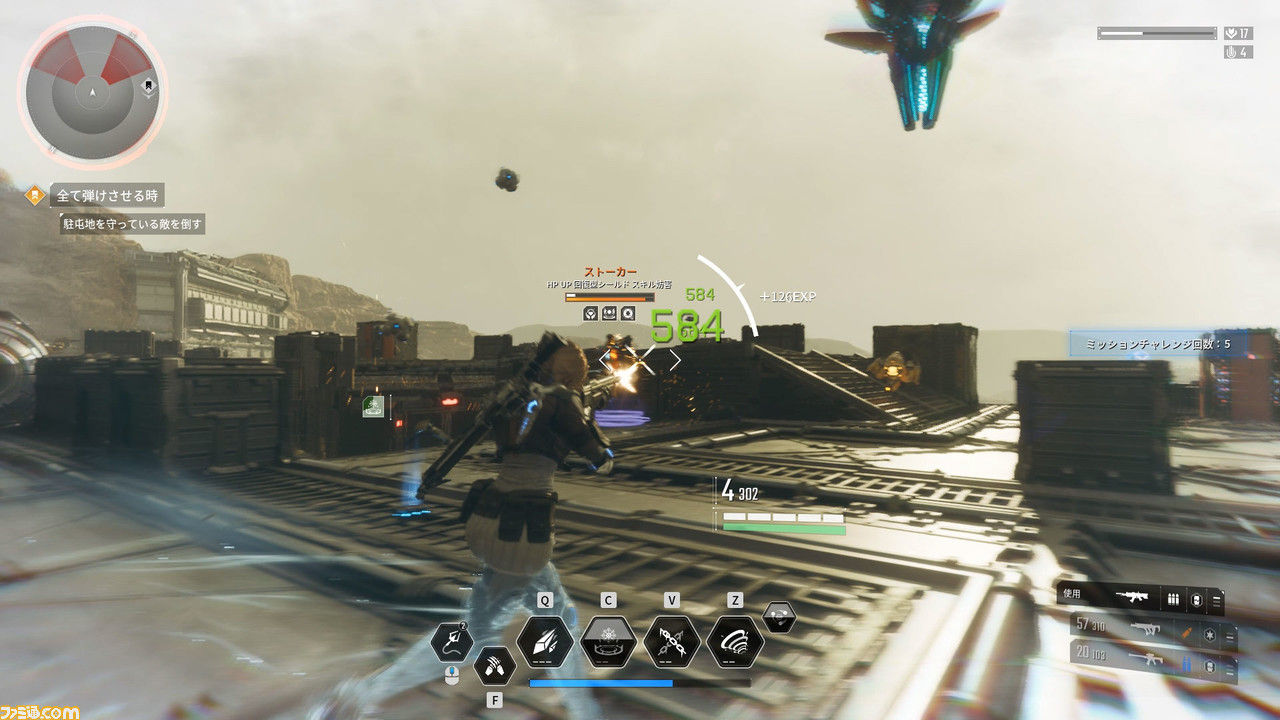Activate the crystal shard skill

(x=545, y=642)
